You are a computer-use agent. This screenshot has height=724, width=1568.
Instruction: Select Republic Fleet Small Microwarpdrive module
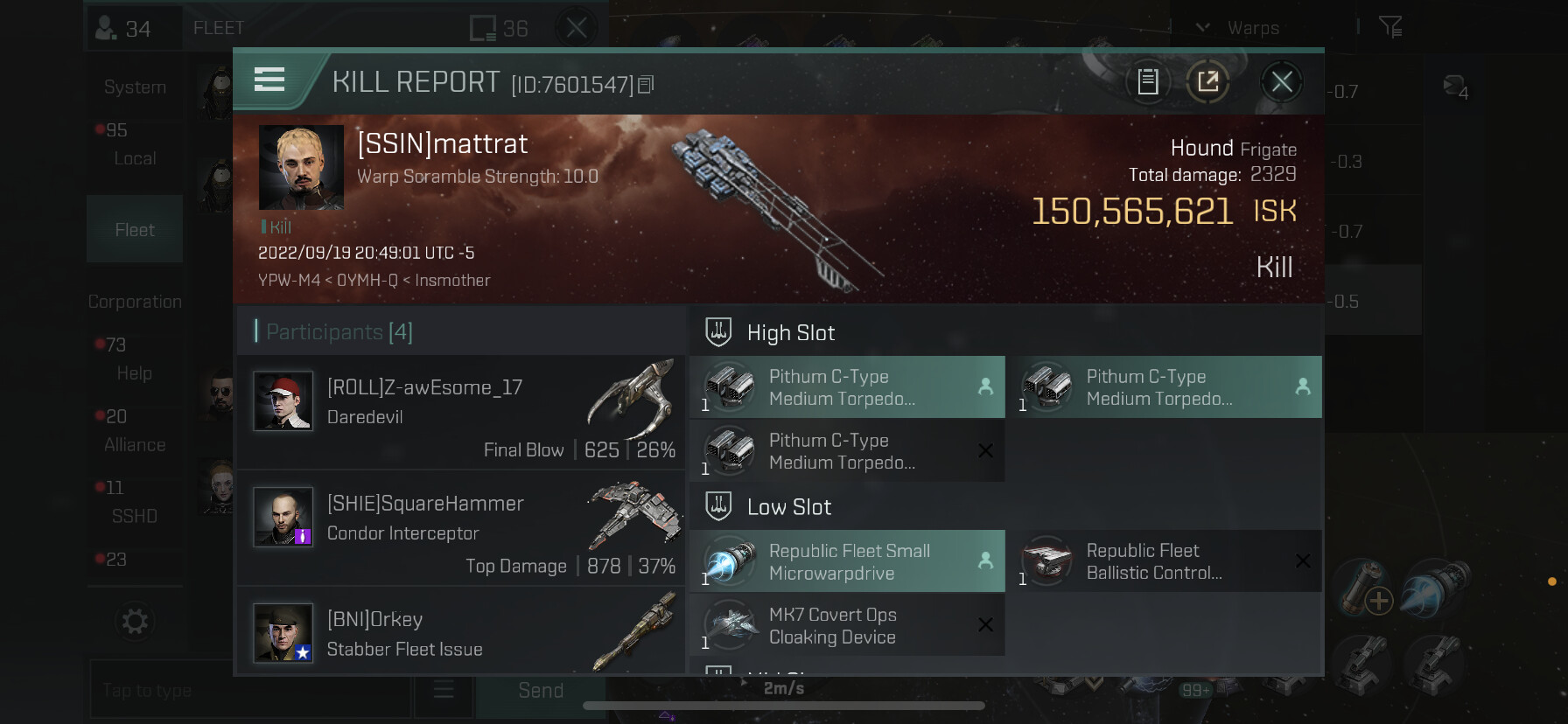coord(847,561)
